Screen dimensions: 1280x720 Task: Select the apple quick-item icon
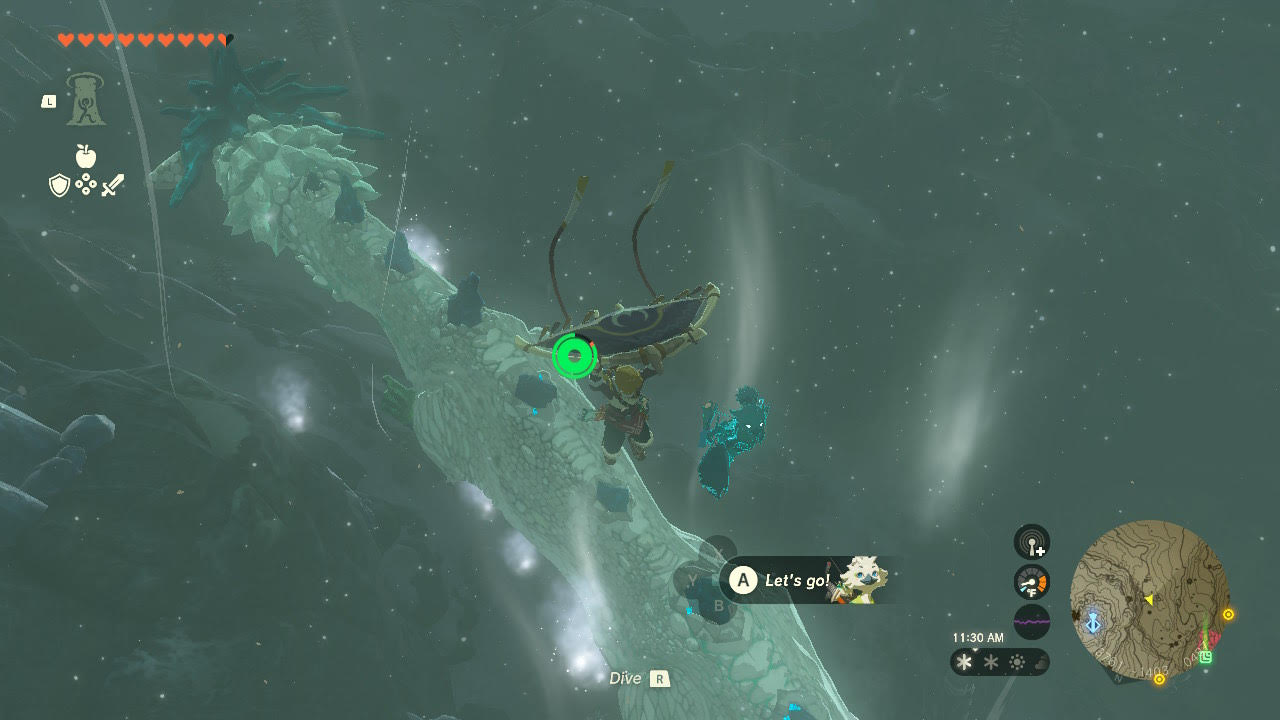point(86,156)
